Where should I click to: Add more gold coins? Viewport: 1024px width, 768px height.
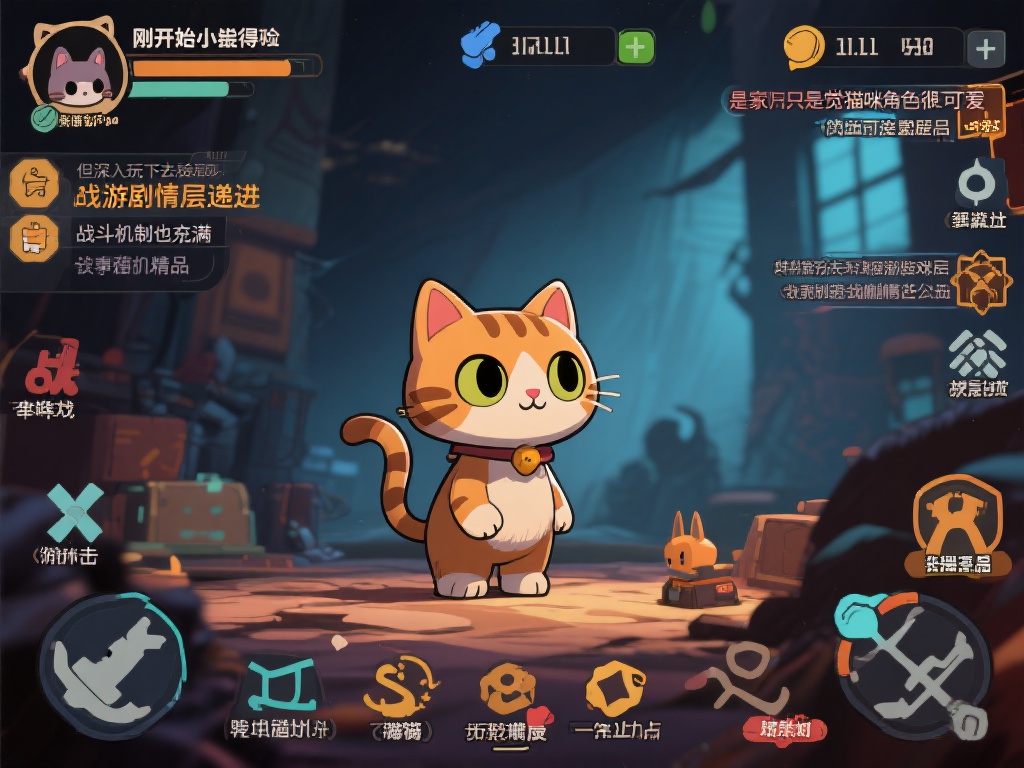coord(986,48)
